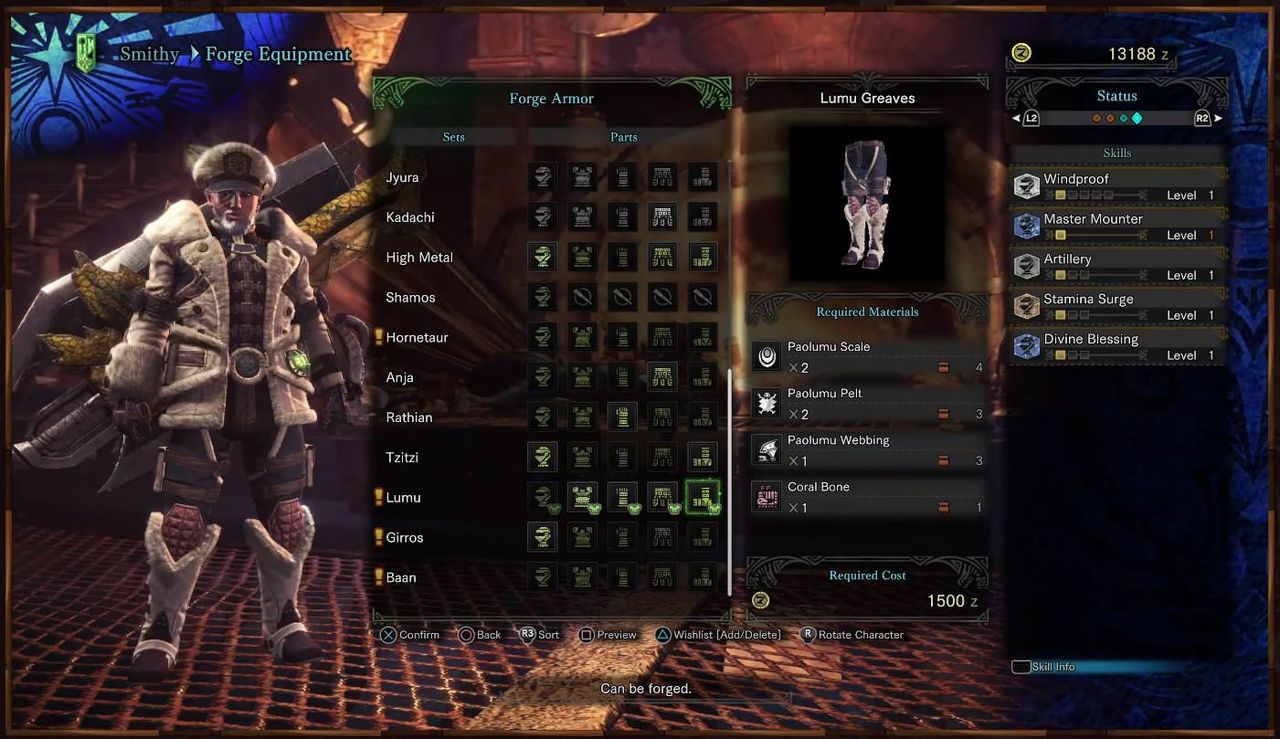The image size is (1280, 739).
Task: Select the Lumu armor set name
Action: 403,498
